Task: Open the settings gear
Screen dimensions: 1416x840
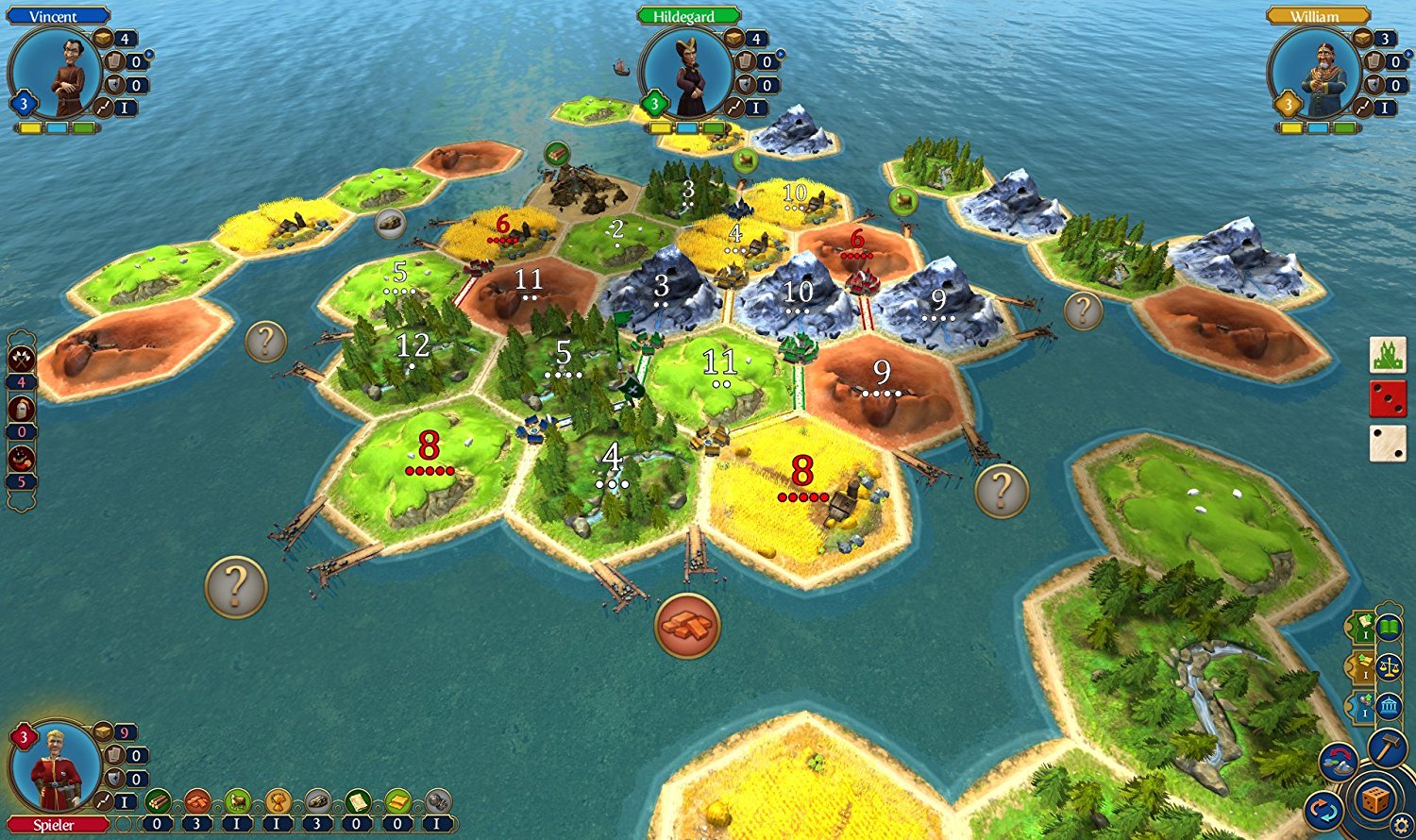Action: click(x=1403, y=827)
